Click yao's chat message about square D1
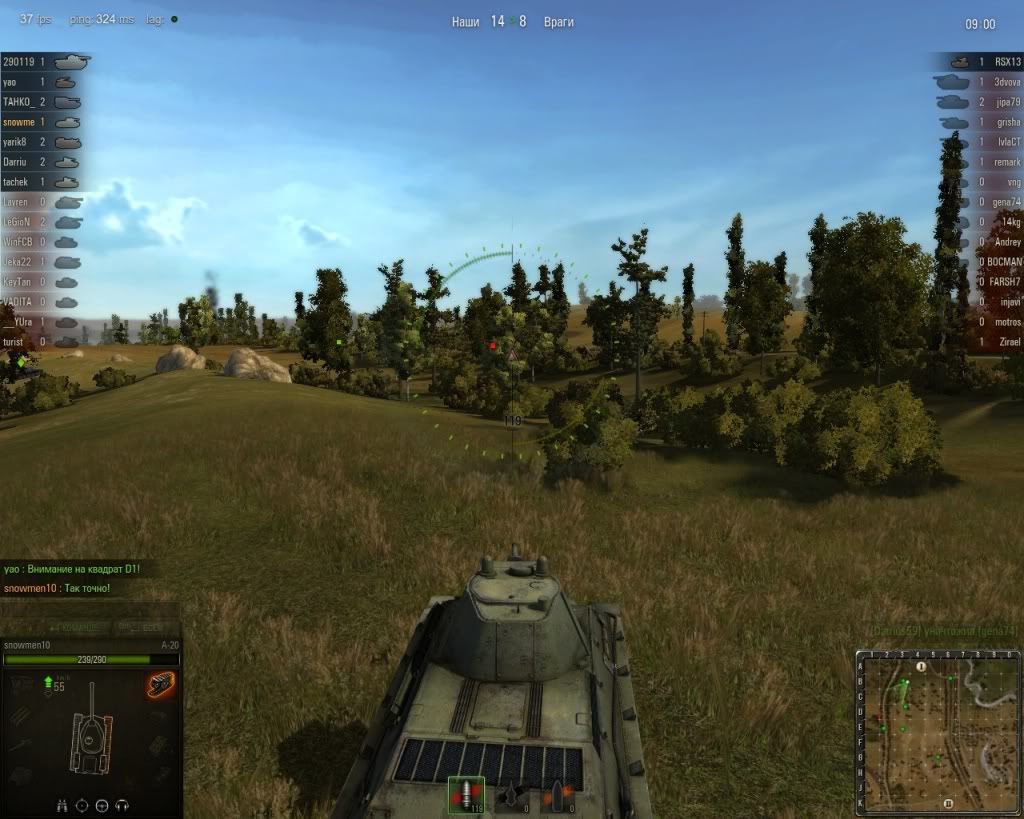 tap(72, 569)
